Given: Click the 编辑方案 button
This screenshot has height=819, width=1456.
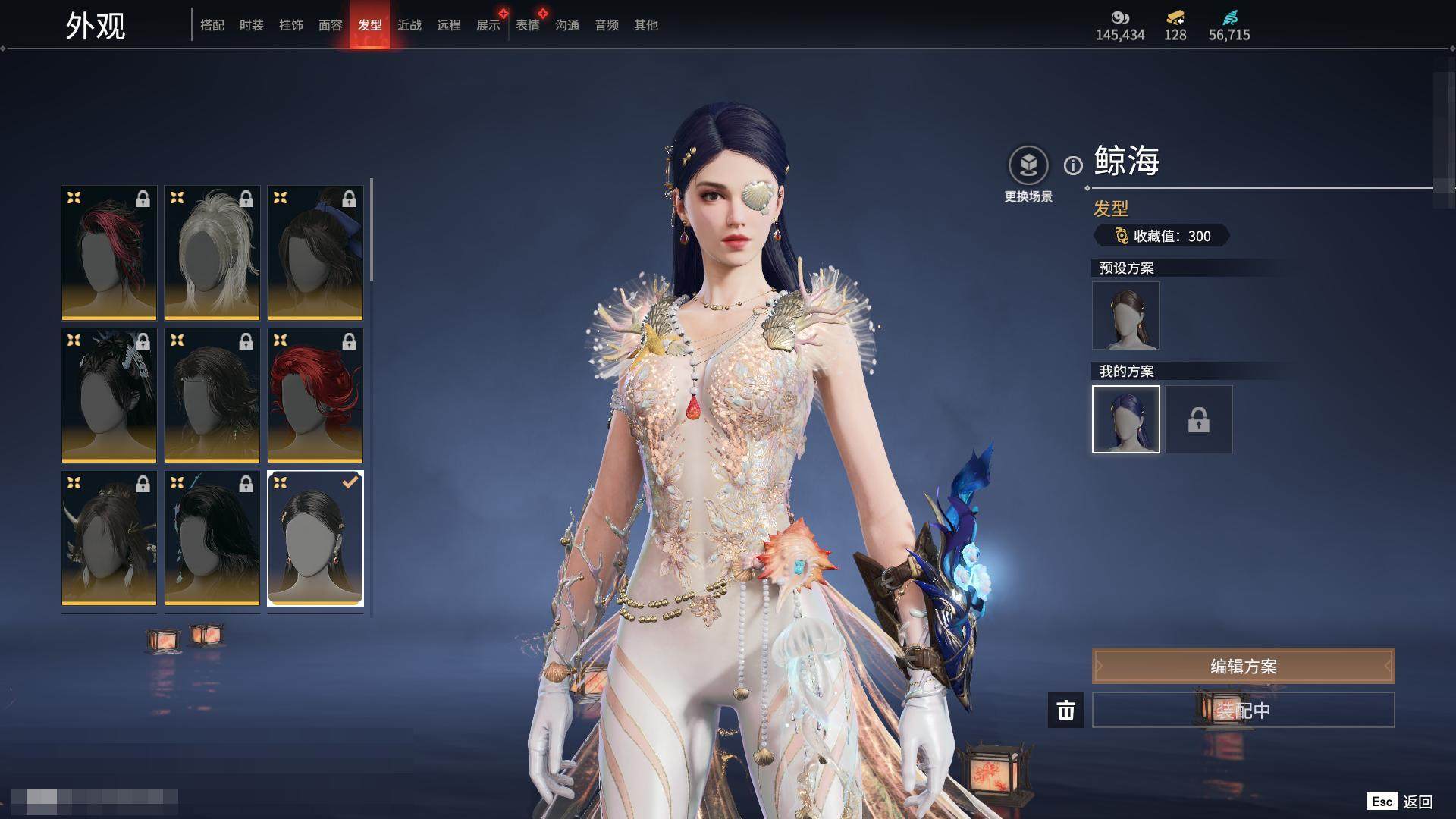Looking at the screenshot, I should pyautogui.click(x=1243, y=667).
